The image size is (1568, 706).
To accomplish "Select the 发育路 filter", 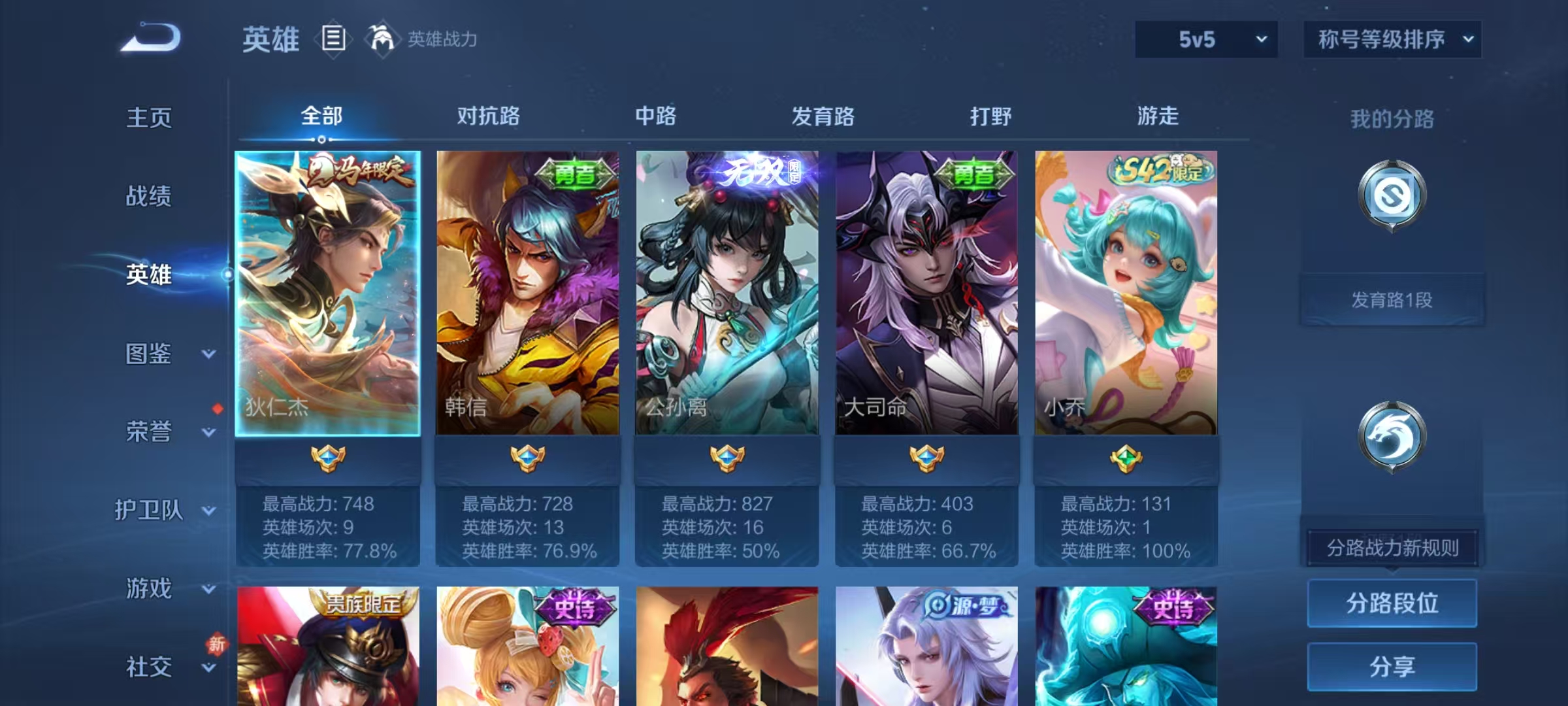I will pos(823,116).
